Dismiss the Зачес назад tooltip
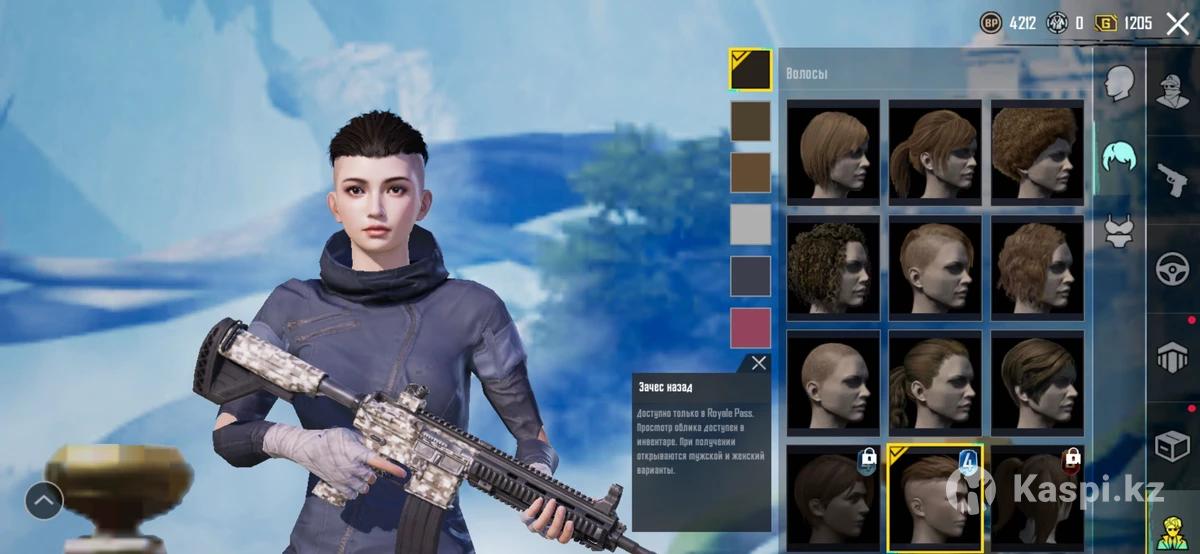The height and width of the screenshot is (554, 1200). point(759,363)
